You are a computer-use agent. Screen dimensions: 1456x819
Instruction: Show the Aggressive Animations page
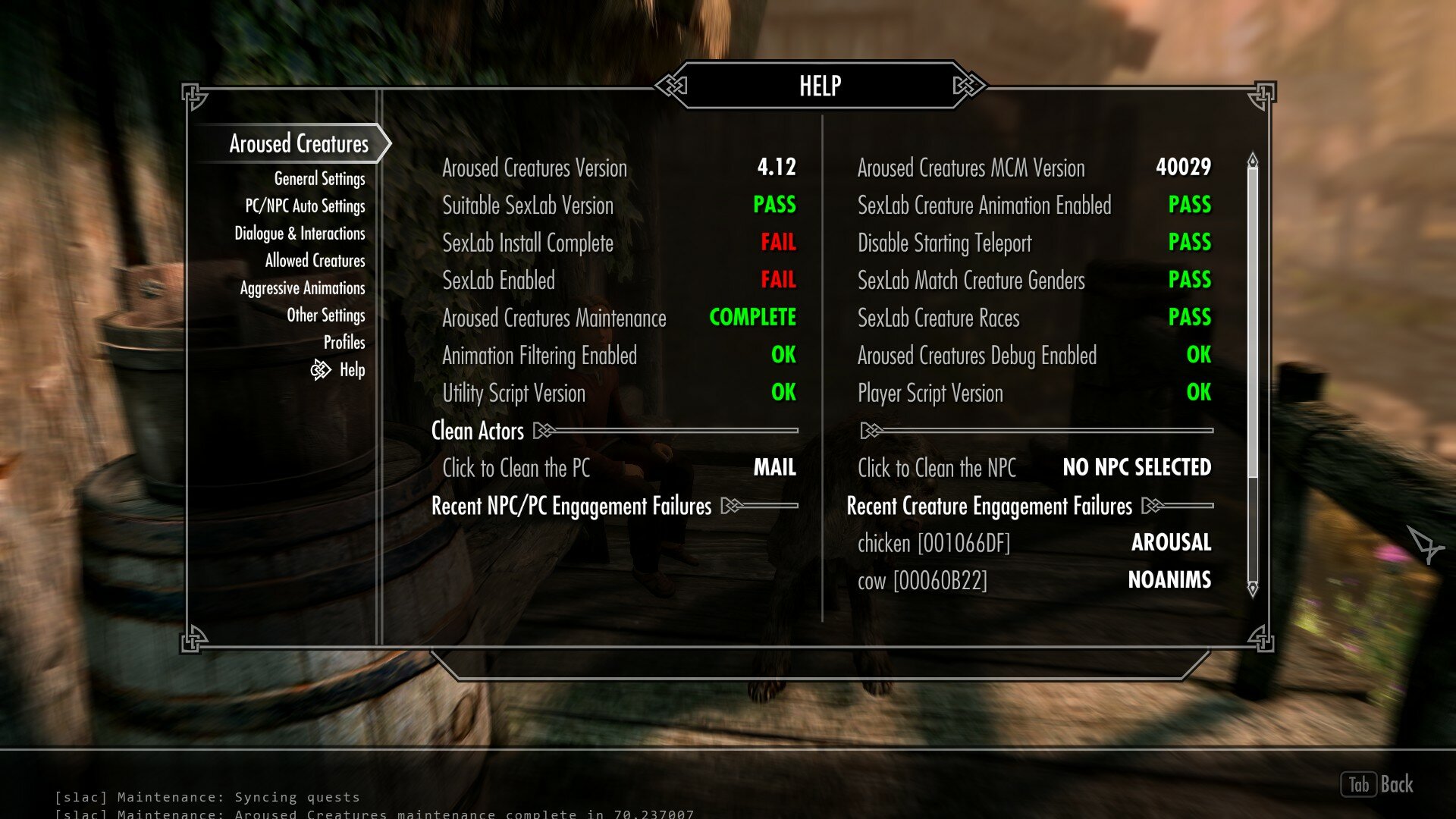[x=303, y=288]
